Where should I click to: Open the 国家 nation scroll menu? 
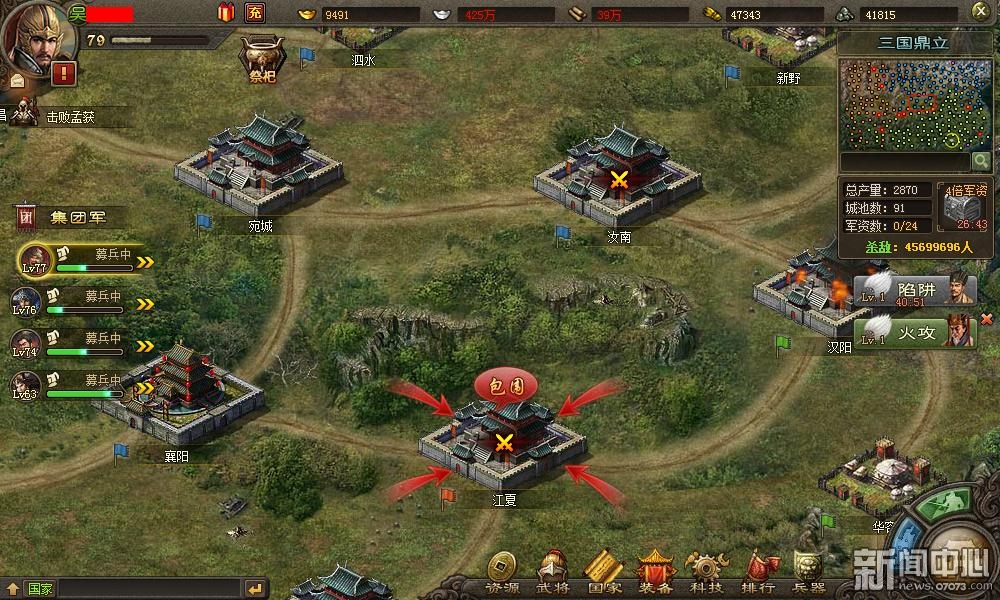(x=603, y=571)
